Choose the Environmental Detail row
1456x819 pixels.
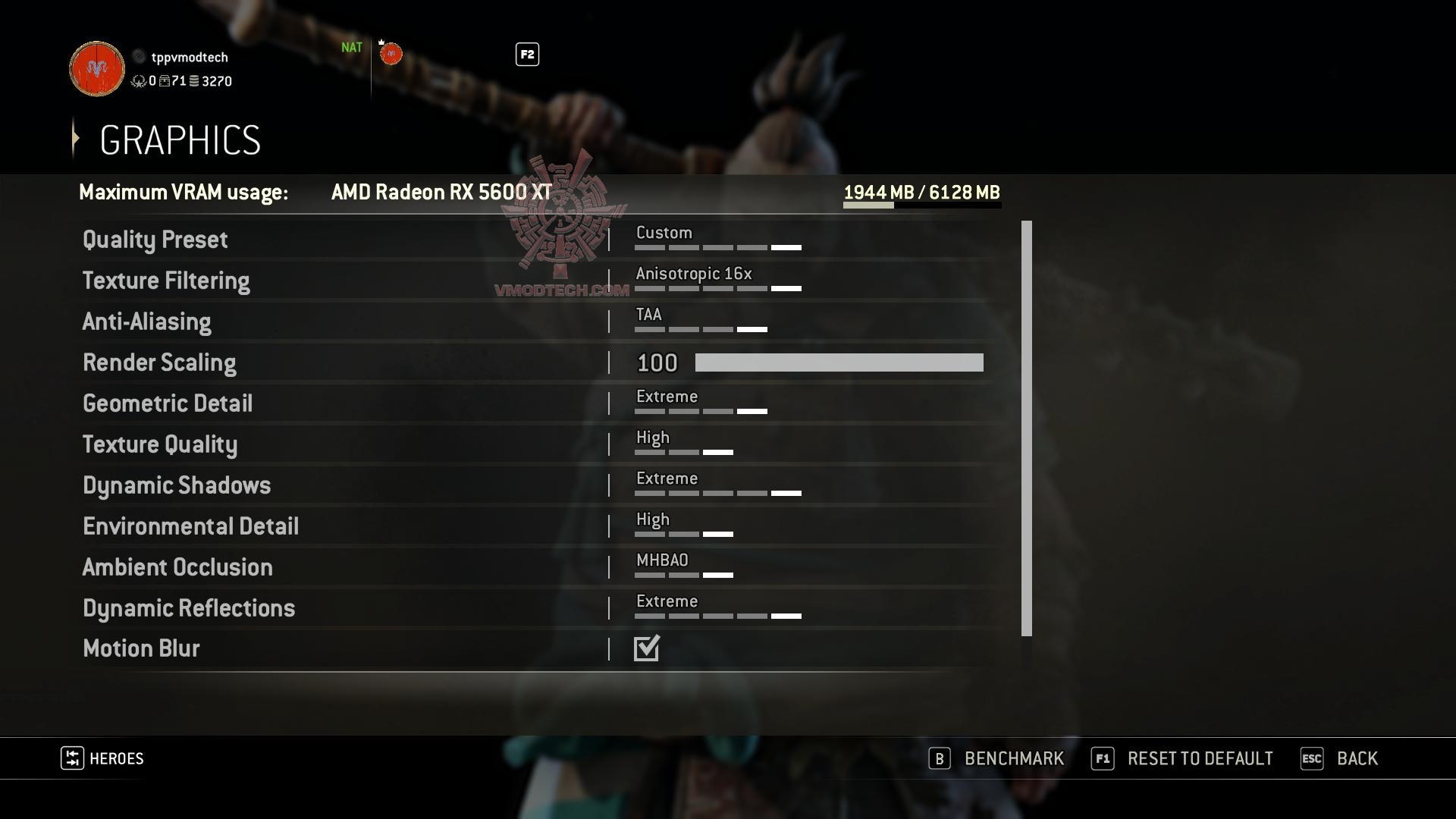coord(190,526)
